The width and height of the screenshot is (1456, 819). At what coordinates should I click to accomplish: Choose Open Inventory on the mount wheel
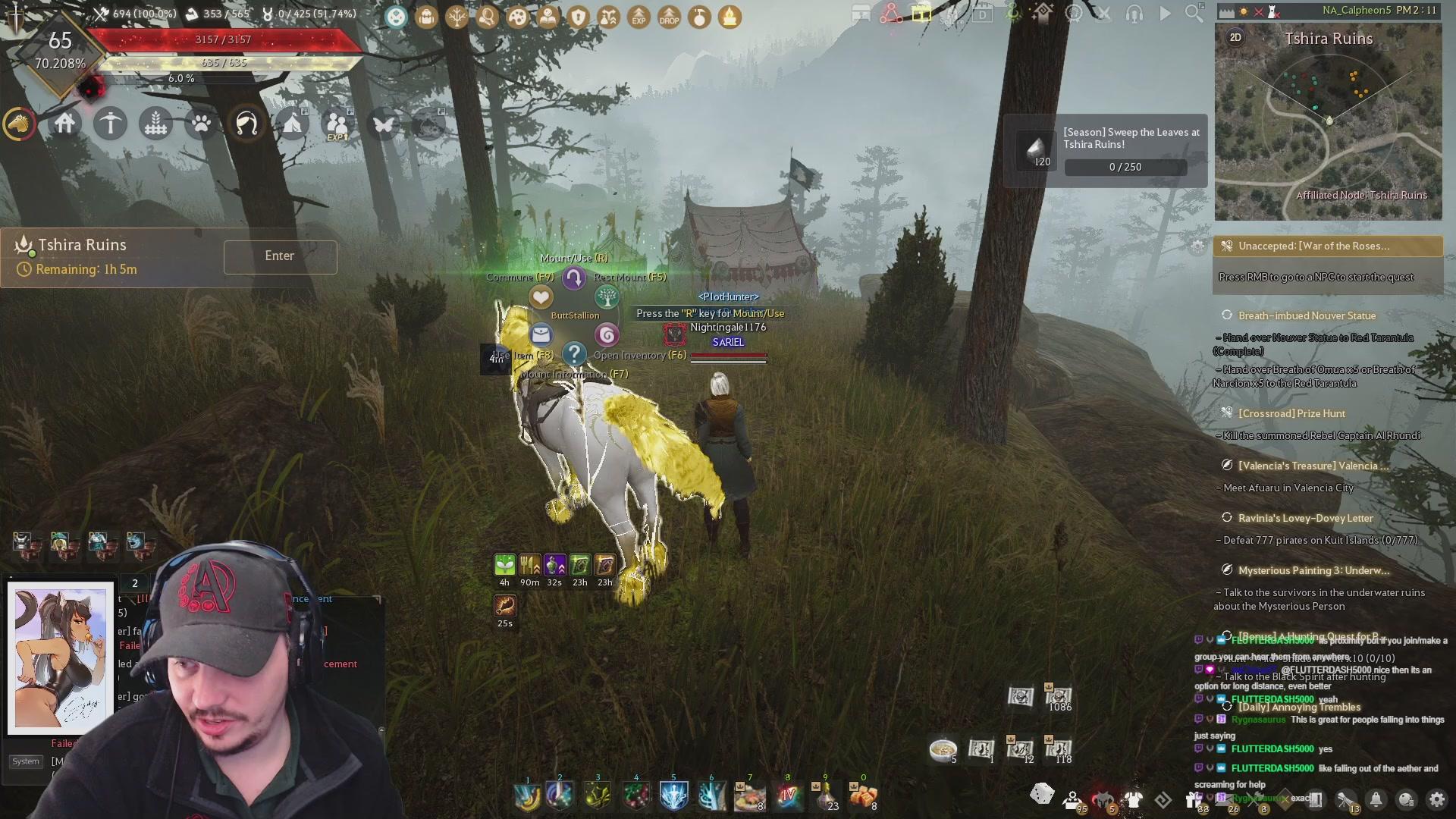click(x=607, y=334)
